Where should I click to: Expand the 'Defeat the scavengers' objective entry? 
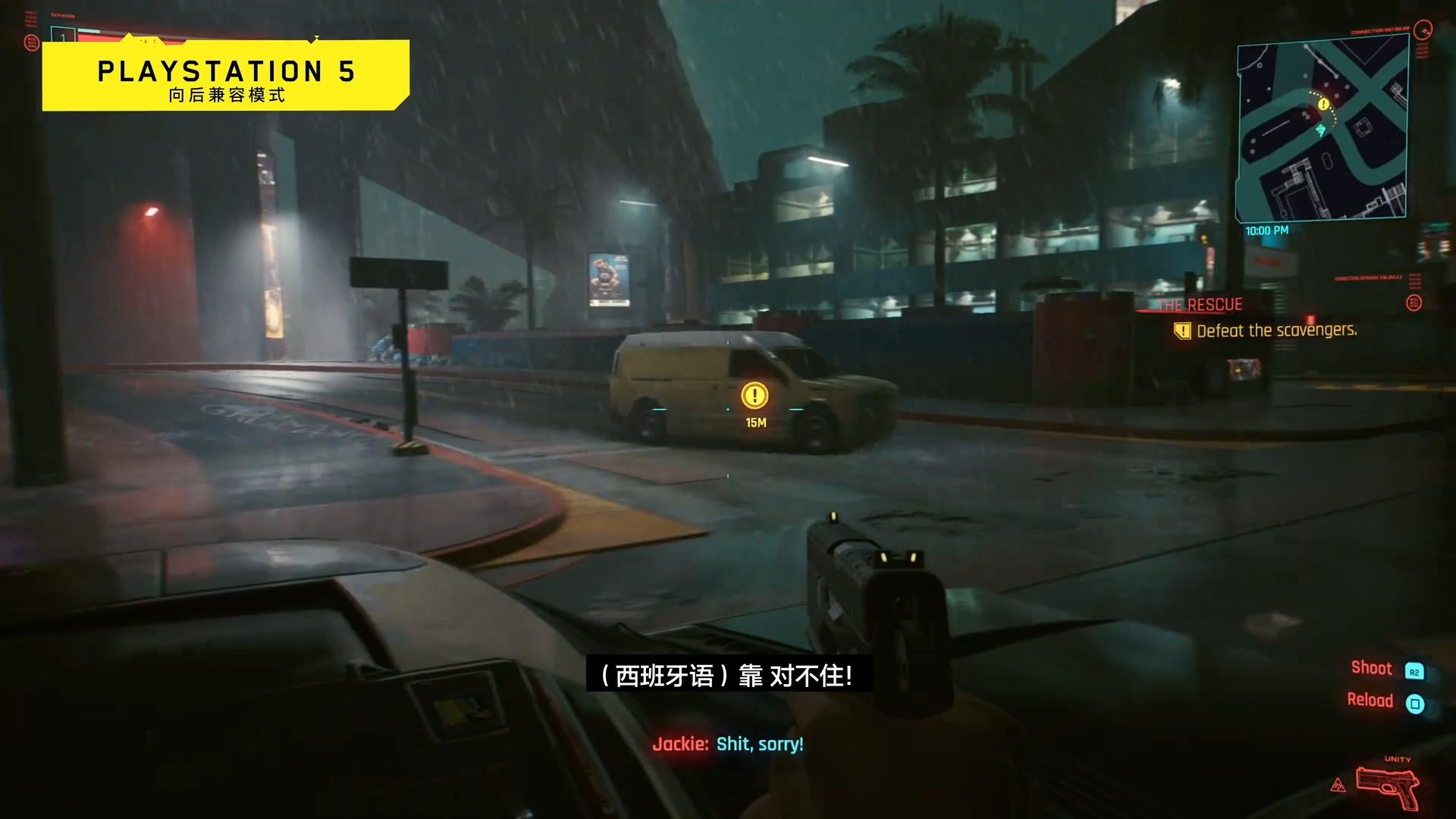pyautogui.click(x=1277, y=331)
